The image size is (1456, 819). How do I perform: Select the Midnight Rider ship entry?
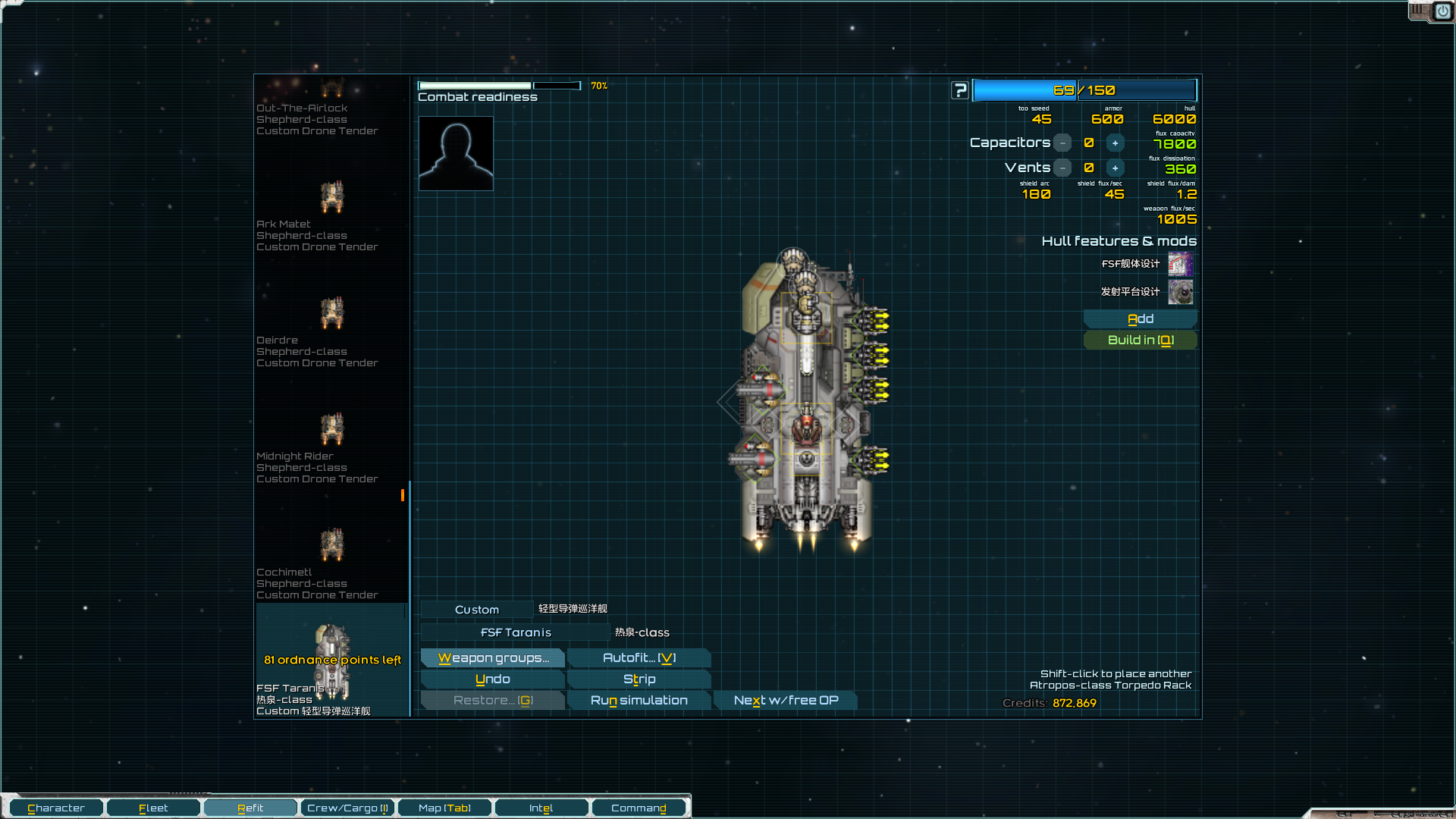(331, 444)
